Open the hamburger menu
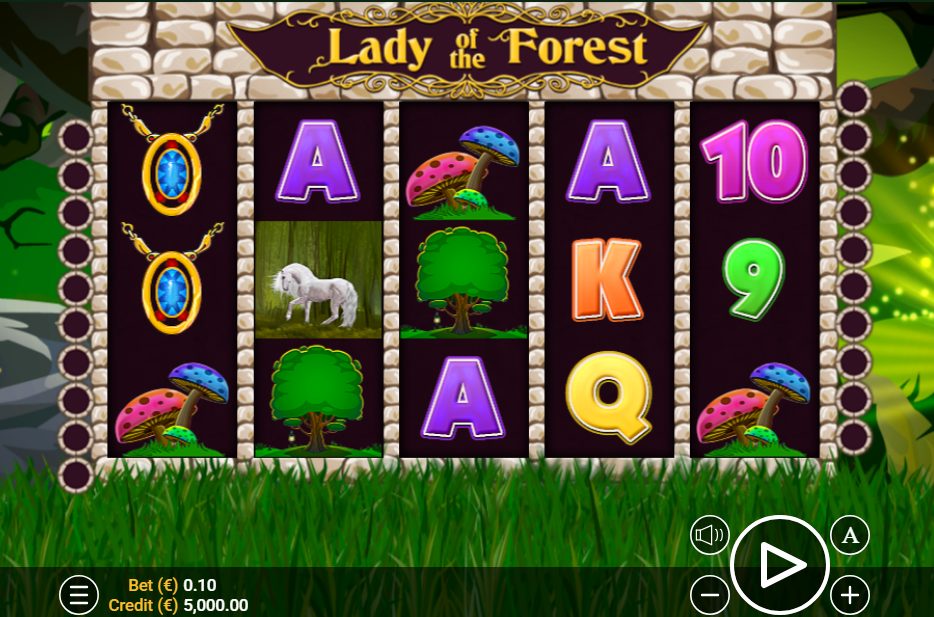The image size is (934, 617). tap(79, 595)
